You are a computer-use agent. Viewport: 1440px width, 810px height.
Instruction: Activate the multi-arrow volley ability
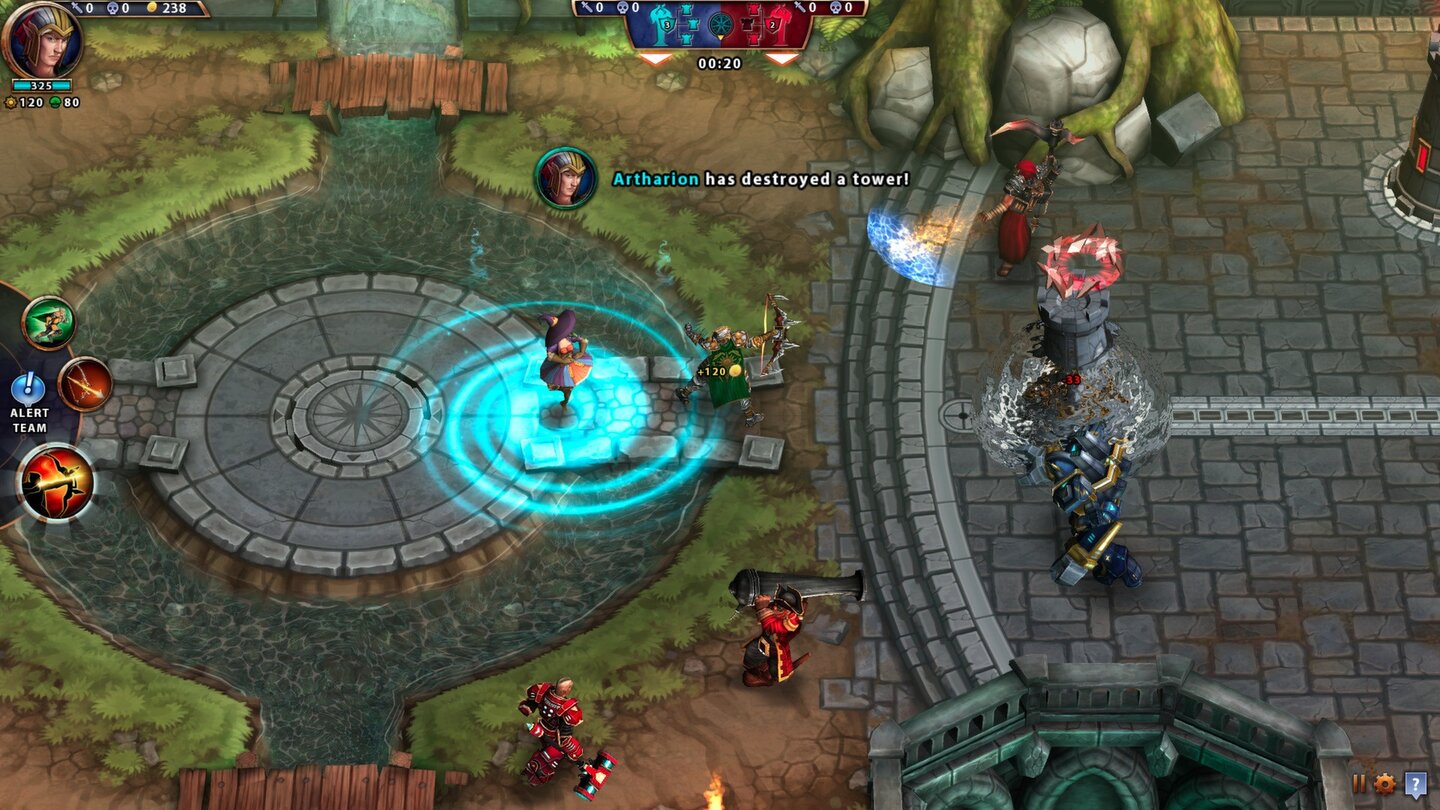[x=84, y=386]
